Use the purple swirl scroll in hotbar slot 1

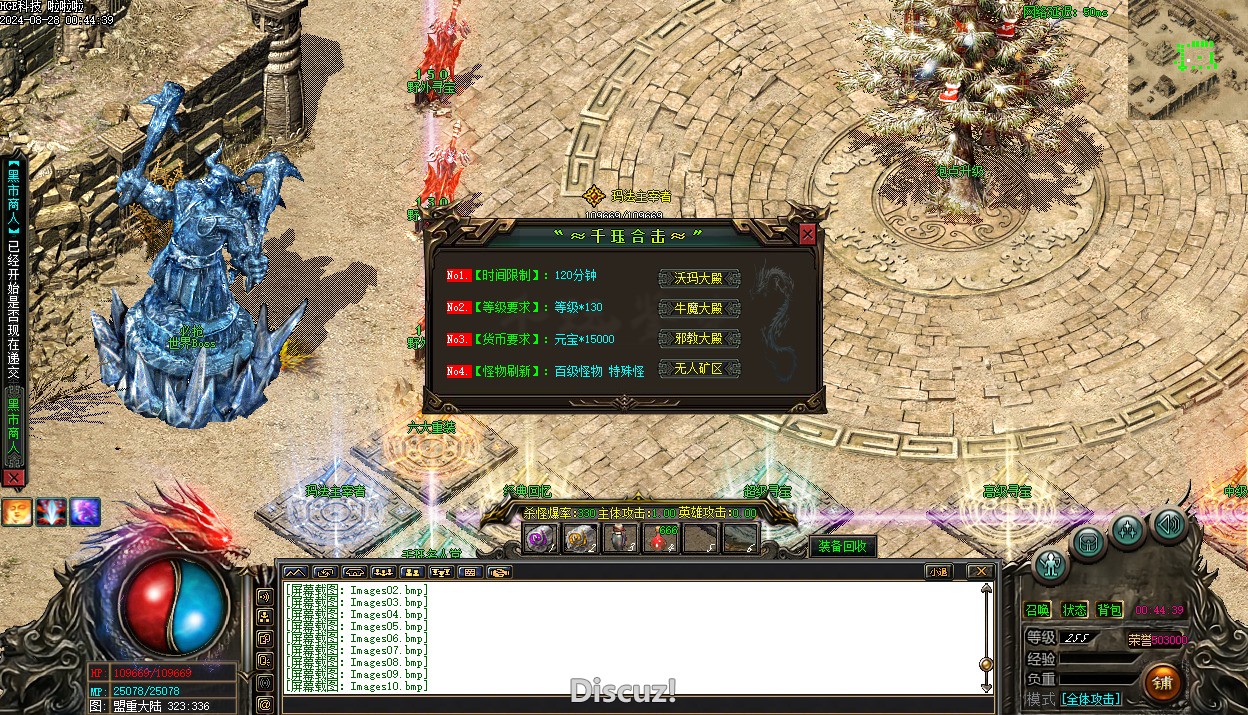point(541,539)
